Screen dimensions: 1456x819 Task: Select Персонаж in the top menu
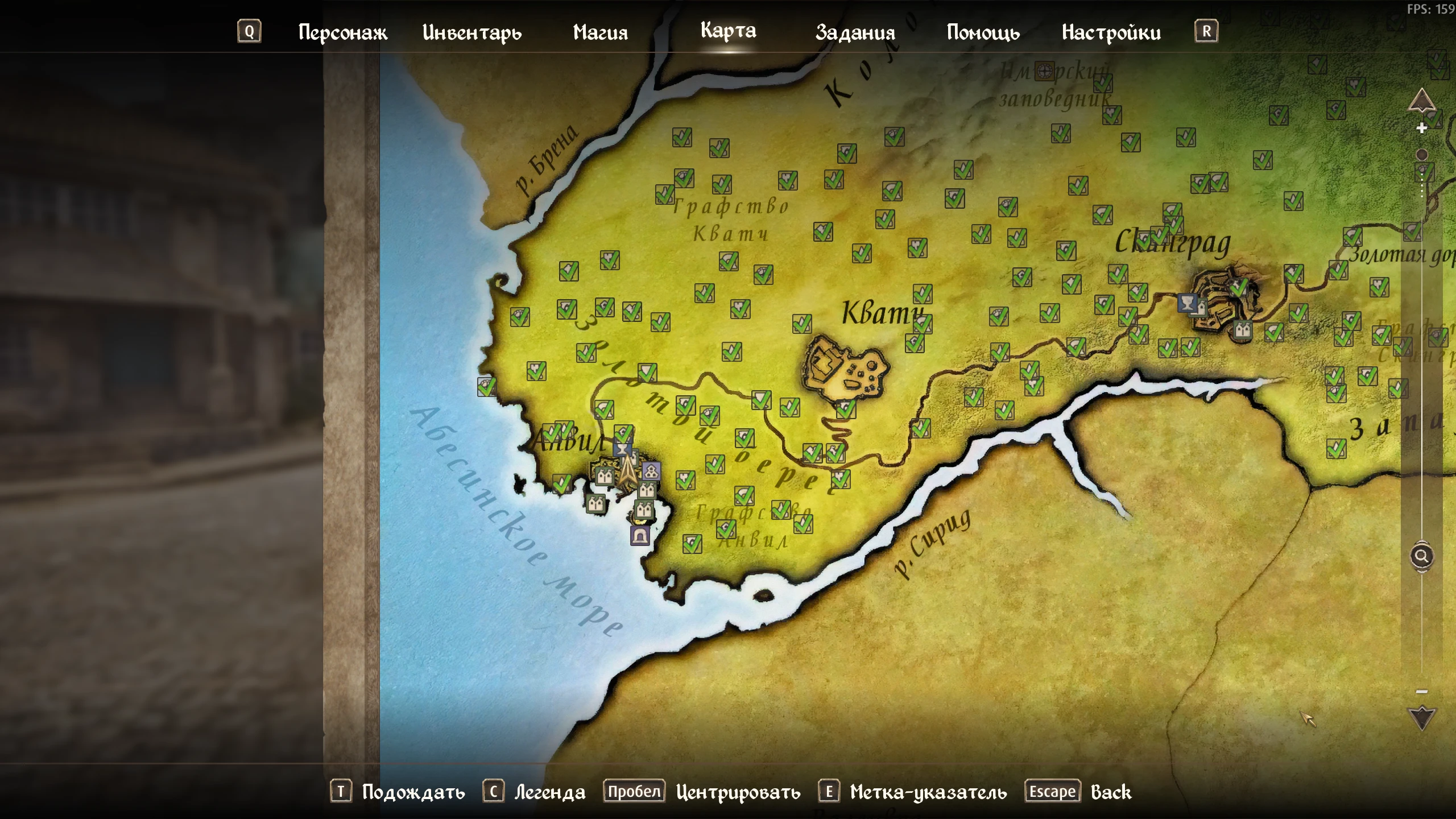[342, 32]
